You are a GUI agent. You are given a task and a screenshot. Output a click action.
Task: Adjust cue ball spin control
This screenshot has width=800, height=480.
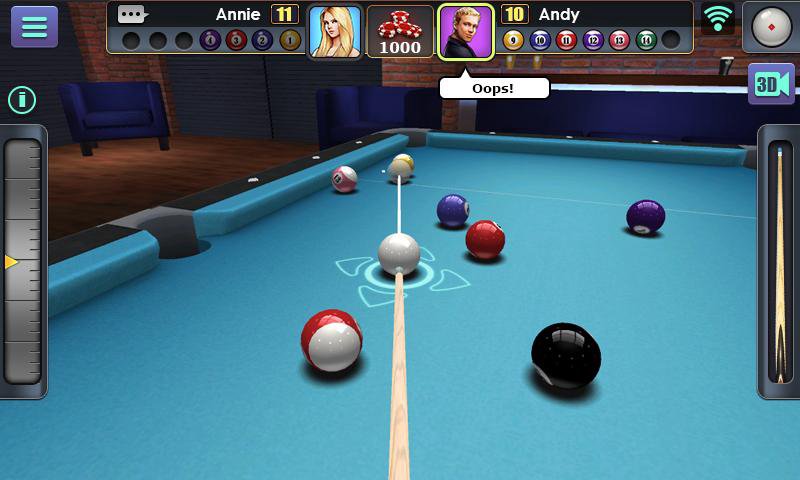pos(771,27)
